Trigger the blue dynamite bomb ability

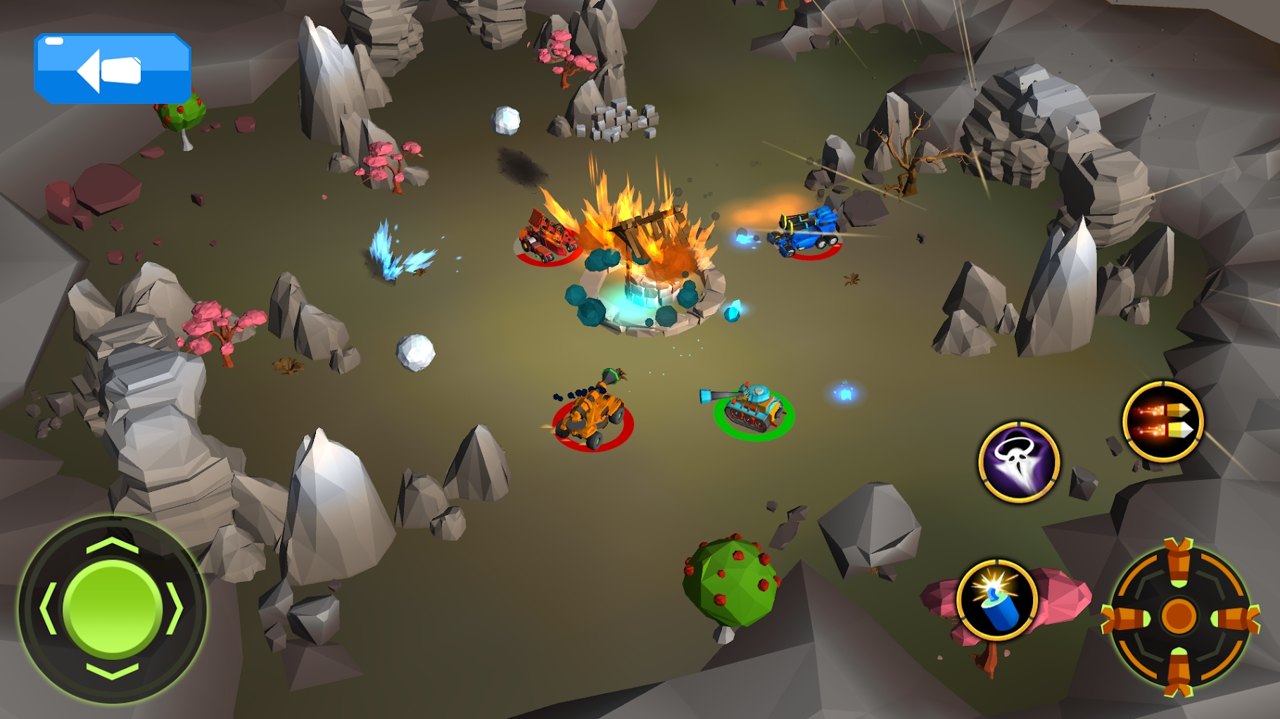[x=996, y=600]
